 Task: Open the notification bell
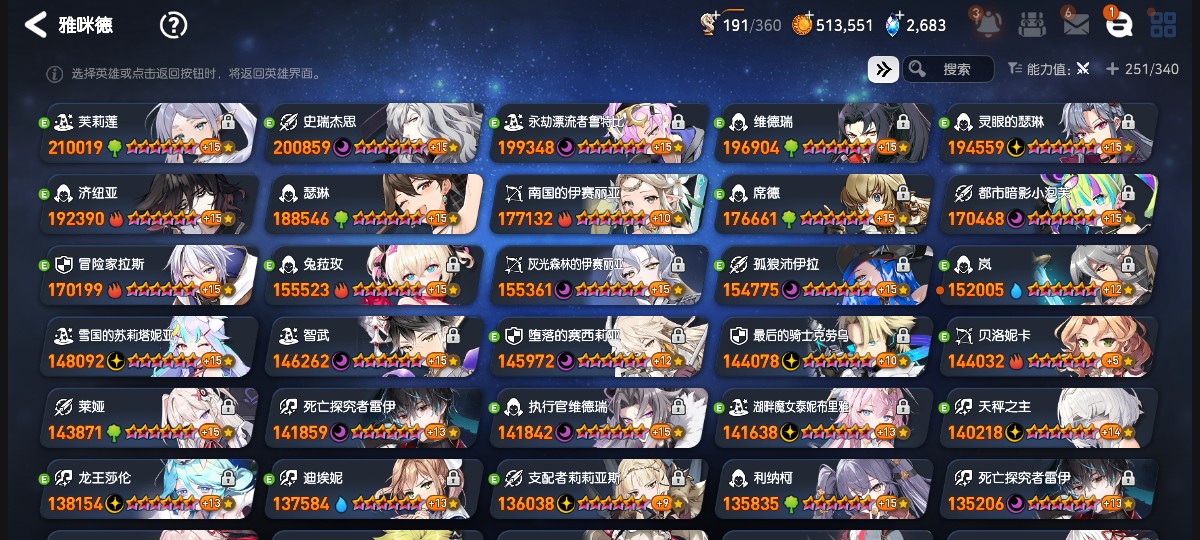click(985, 24)
